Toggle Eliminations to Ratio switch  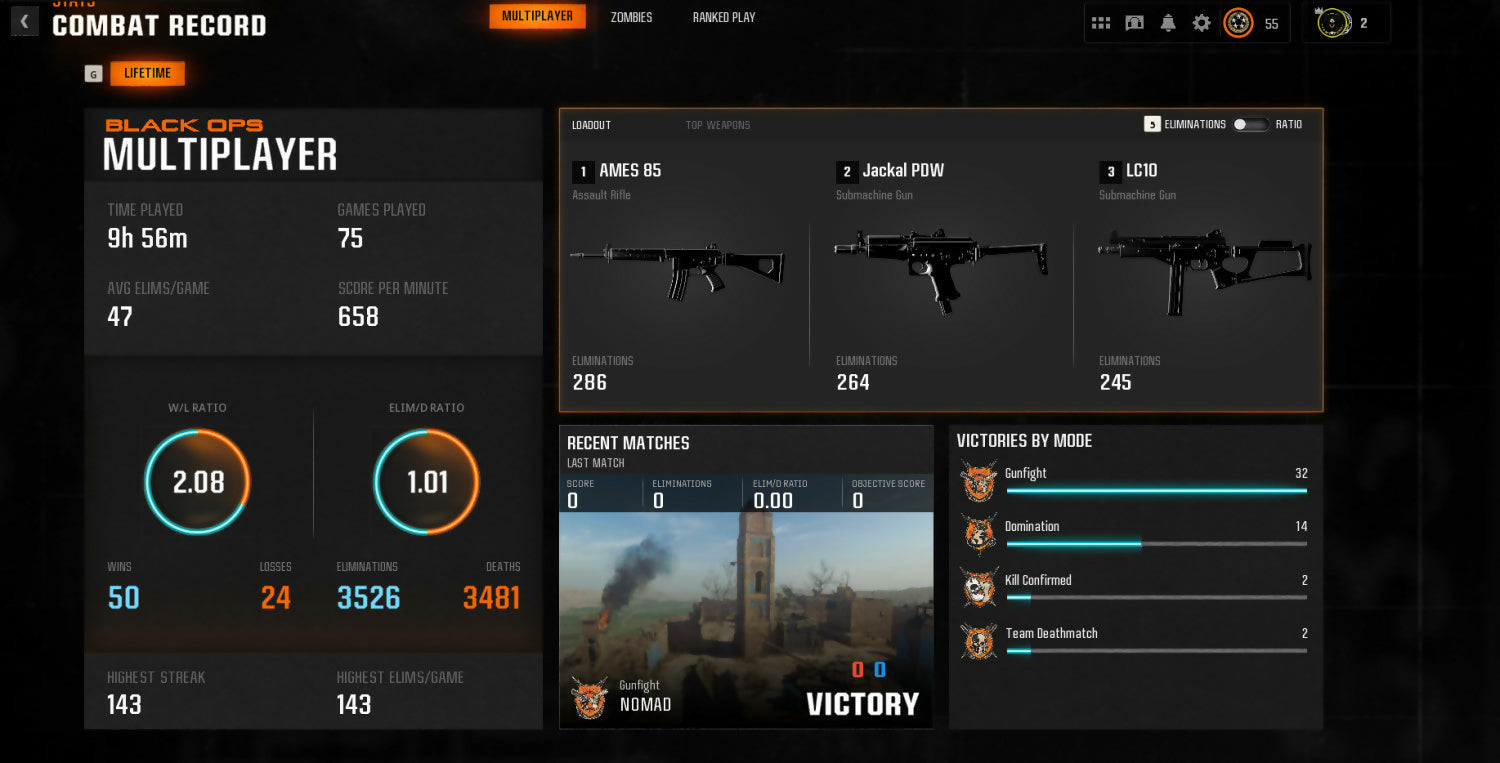click(x=1250, y=124)
